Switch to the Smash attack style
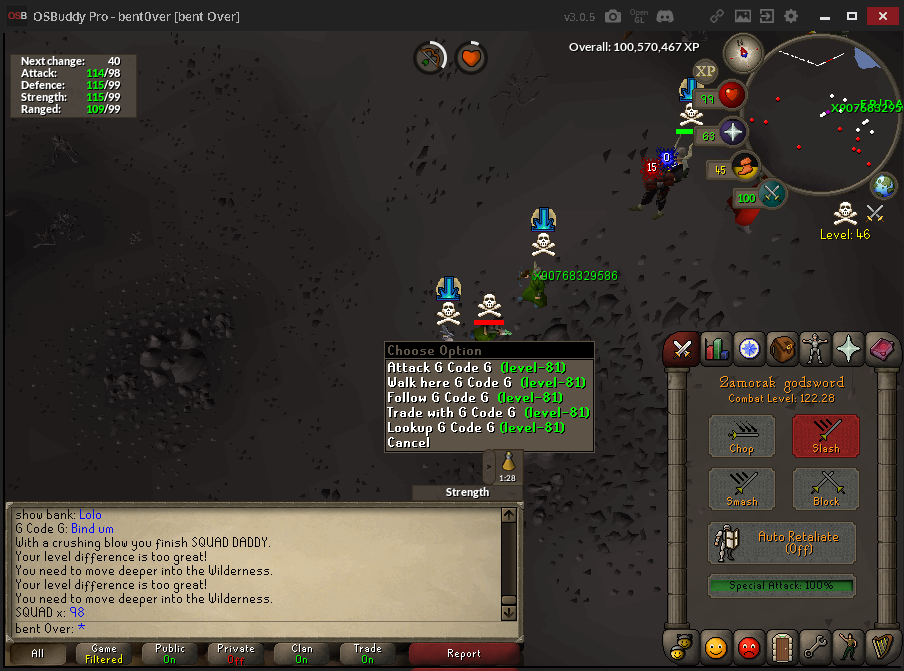Screen dimensions: 904x671 742,489
